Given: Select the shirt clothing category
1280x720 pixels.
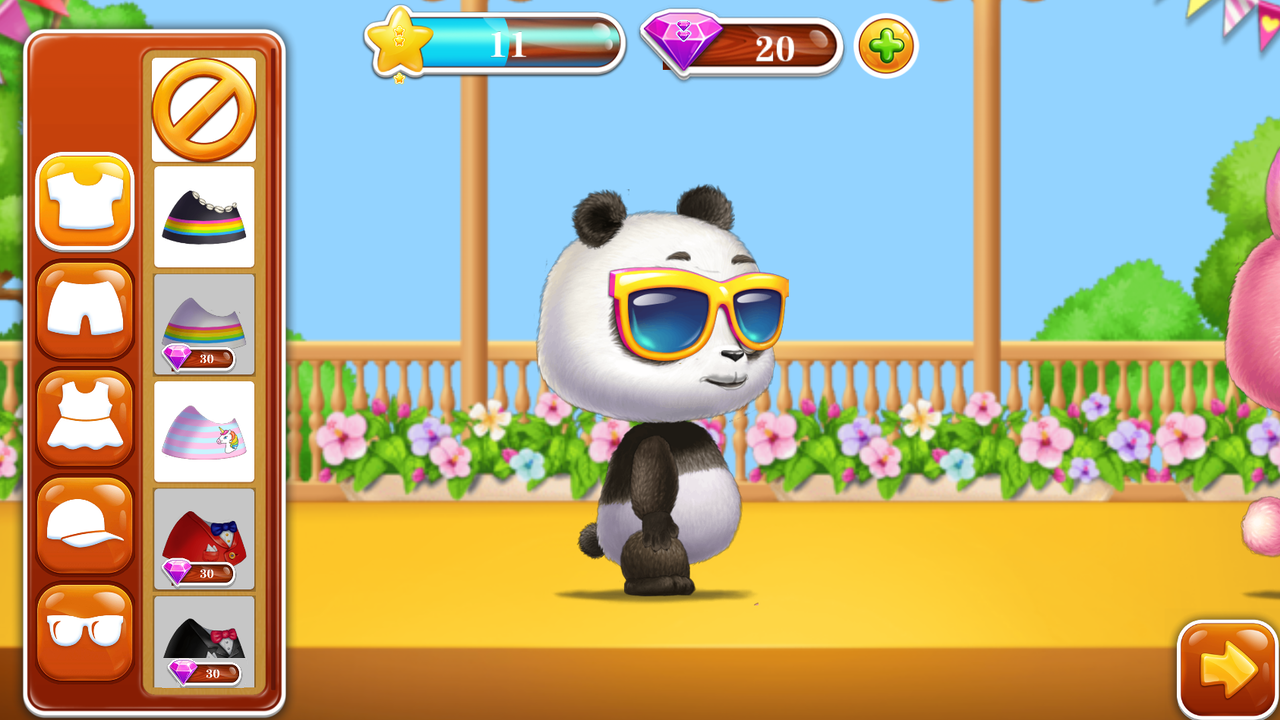Looking at the screenshot, I should 85,200.
